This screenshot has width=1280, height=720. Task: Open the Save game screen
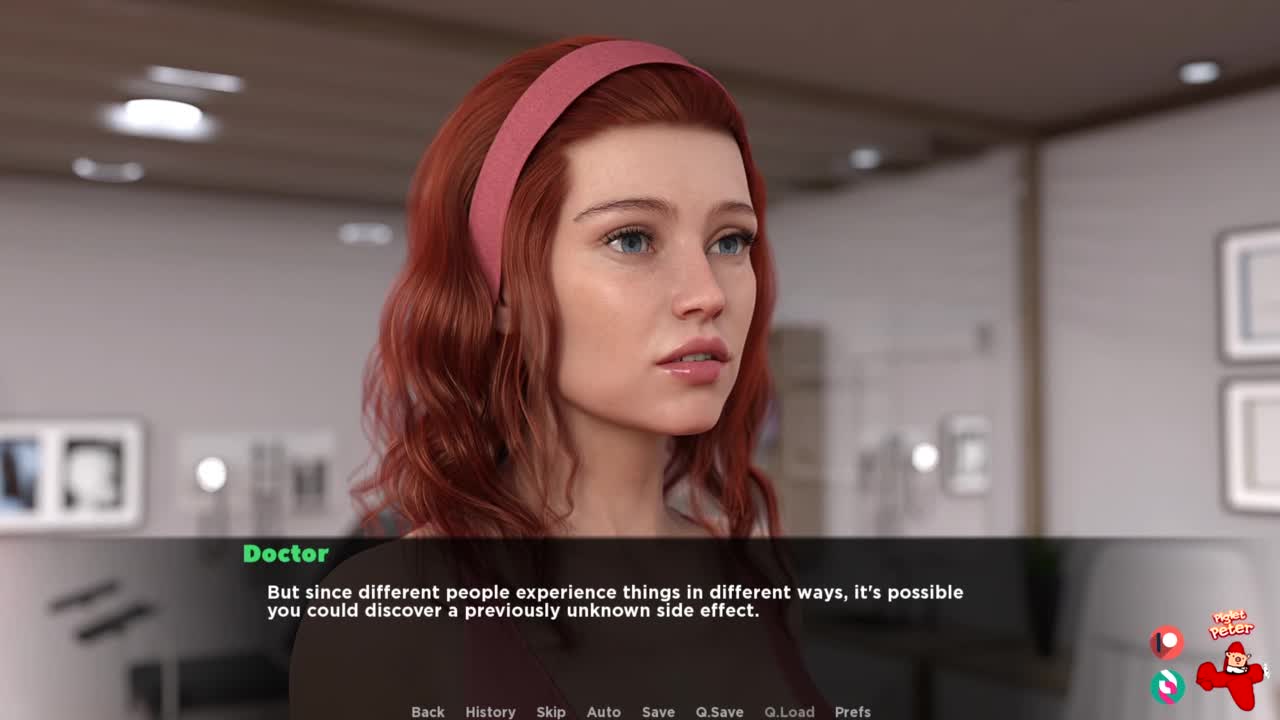(658, 711)
